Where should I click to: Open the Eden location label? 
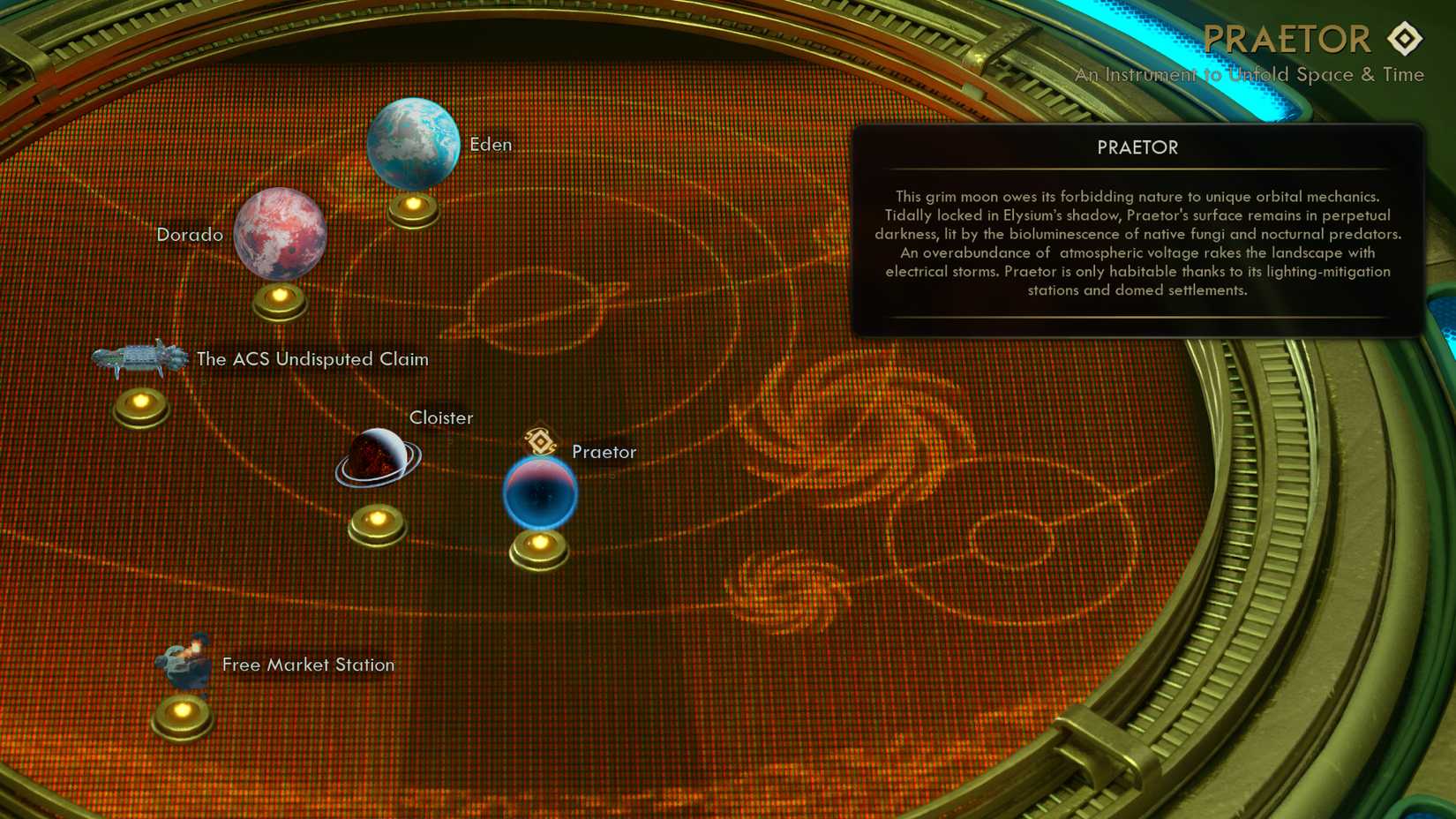491,144
